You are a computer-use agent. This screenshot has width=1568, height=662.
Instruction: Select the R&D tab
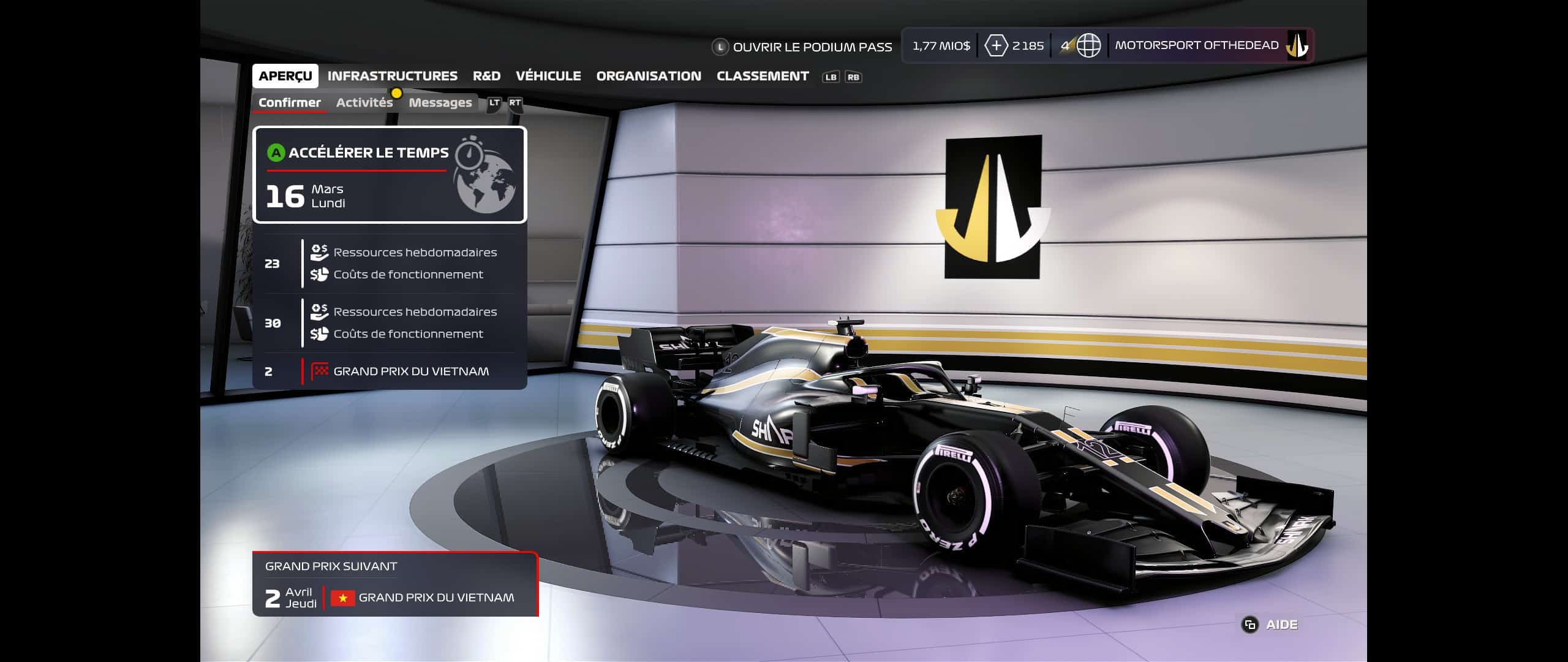(486, 76)
